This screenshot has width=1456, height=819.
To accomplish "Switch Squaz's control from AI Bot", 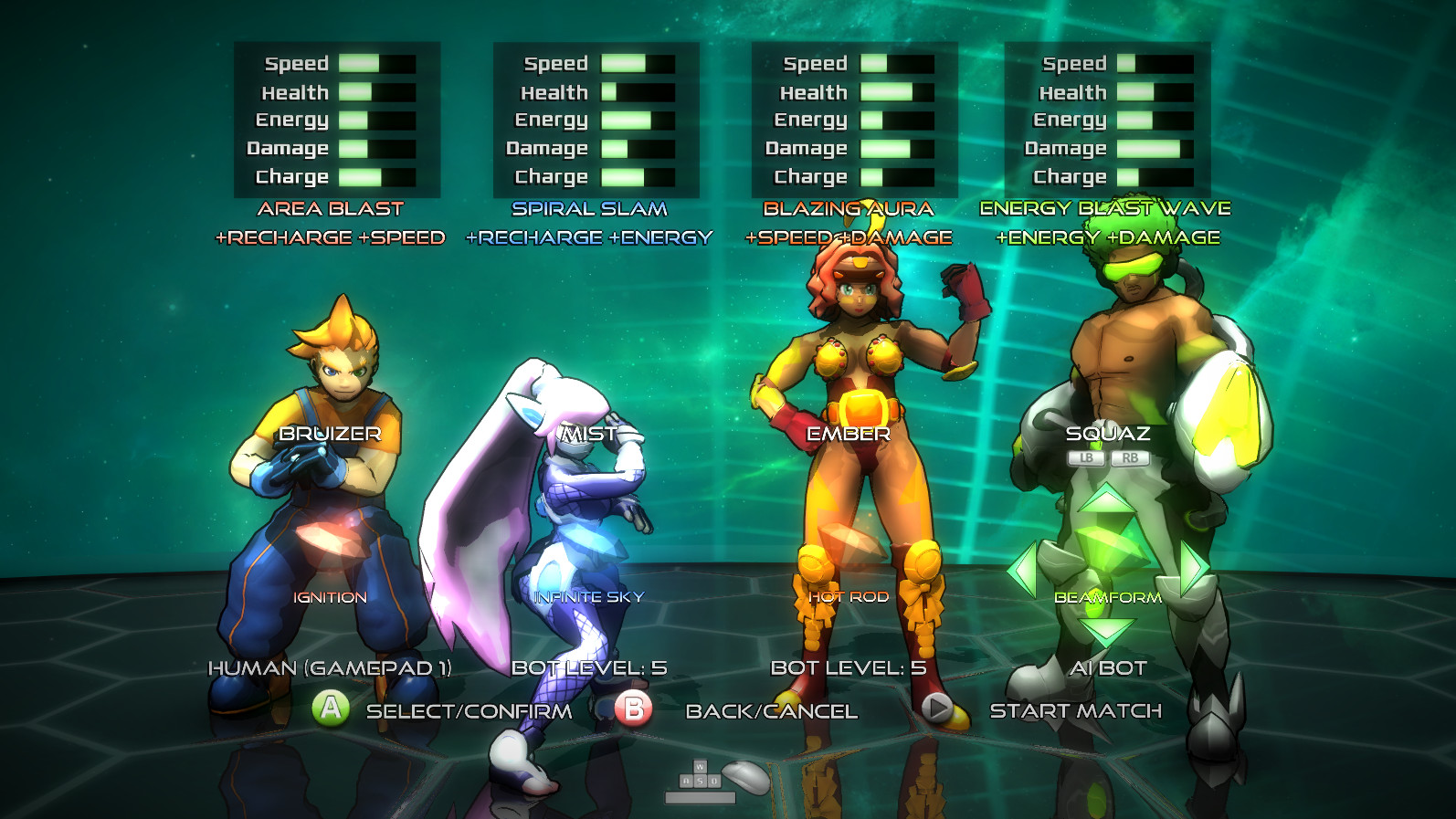I will click(1108, 668).
